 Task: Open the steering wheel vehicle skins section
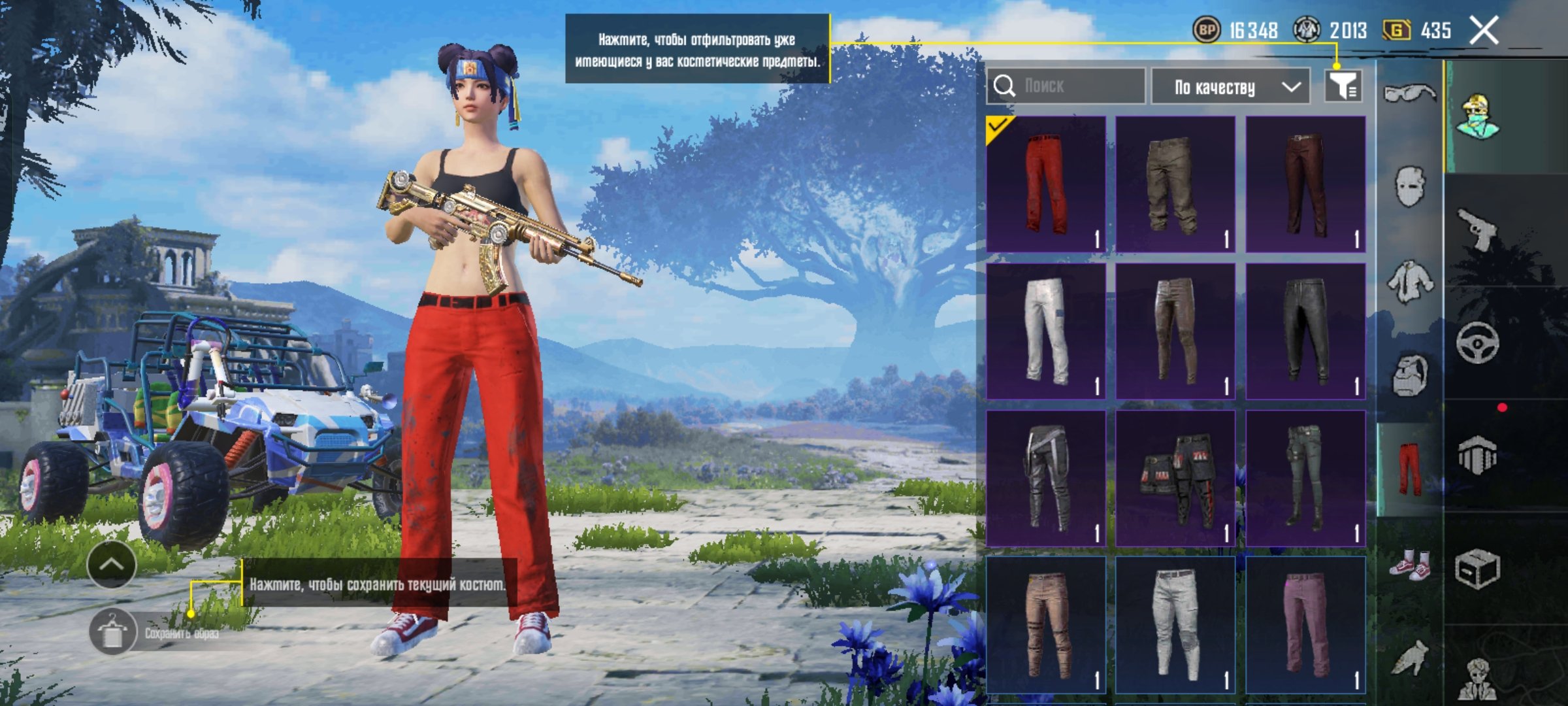coord(1478,343)
